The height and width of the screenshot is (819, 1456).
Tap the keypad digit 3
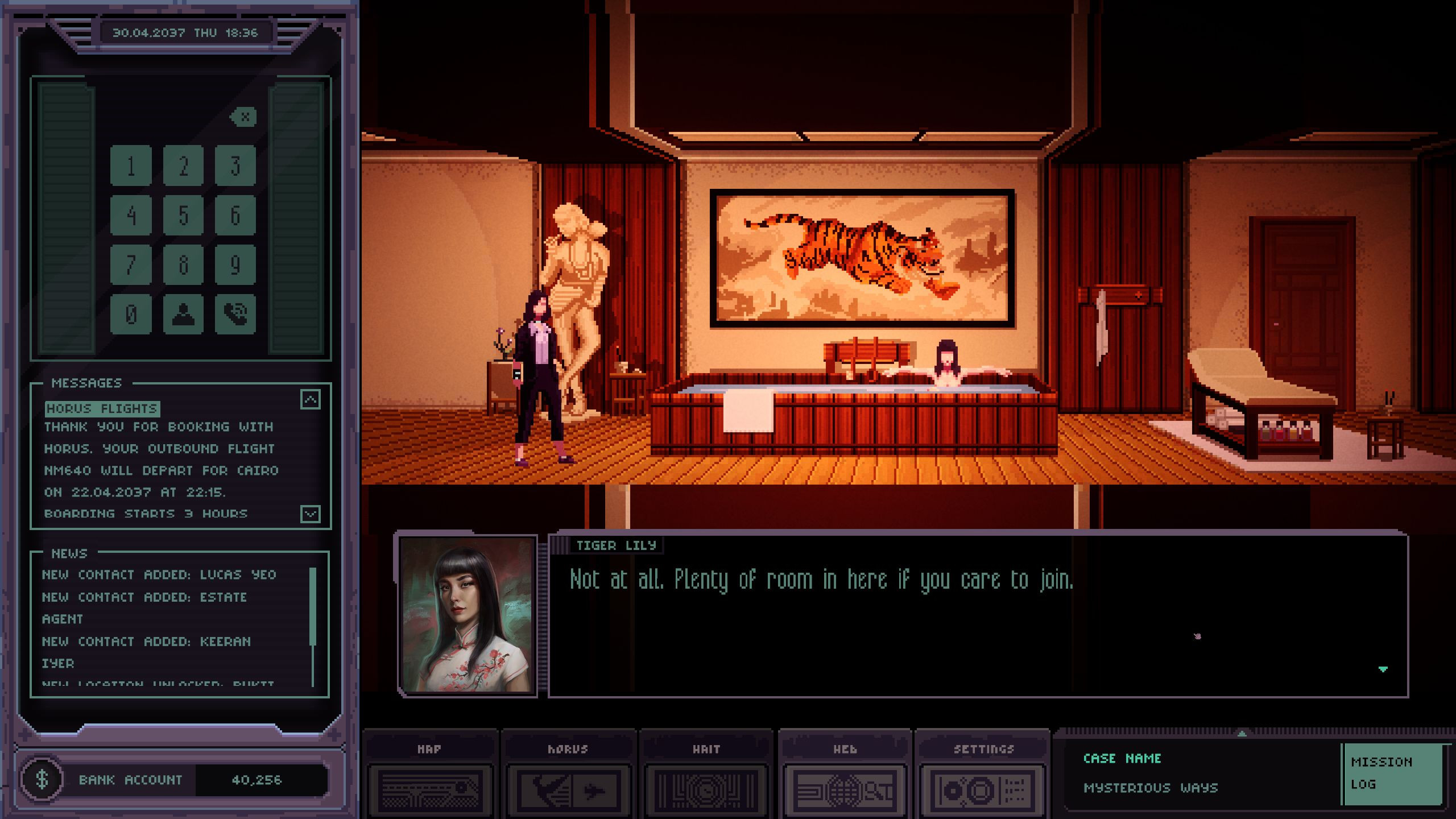pyautogui.click(x=235, y=166)
